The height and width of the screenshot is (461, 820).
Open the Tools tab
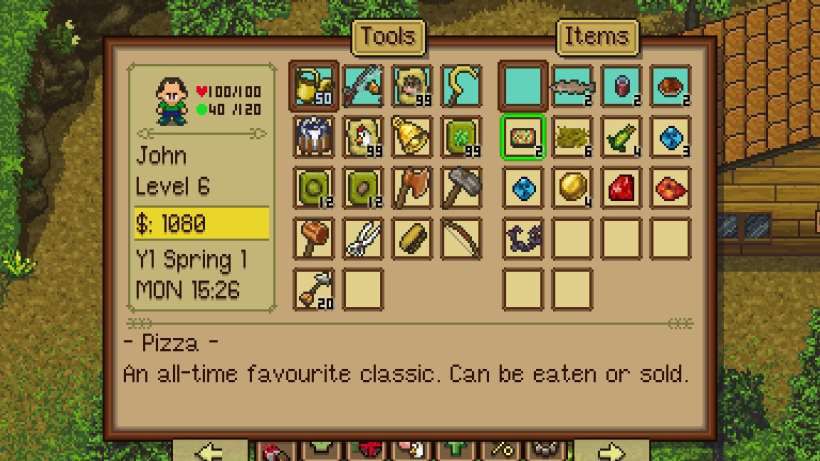tap(387, 37)
